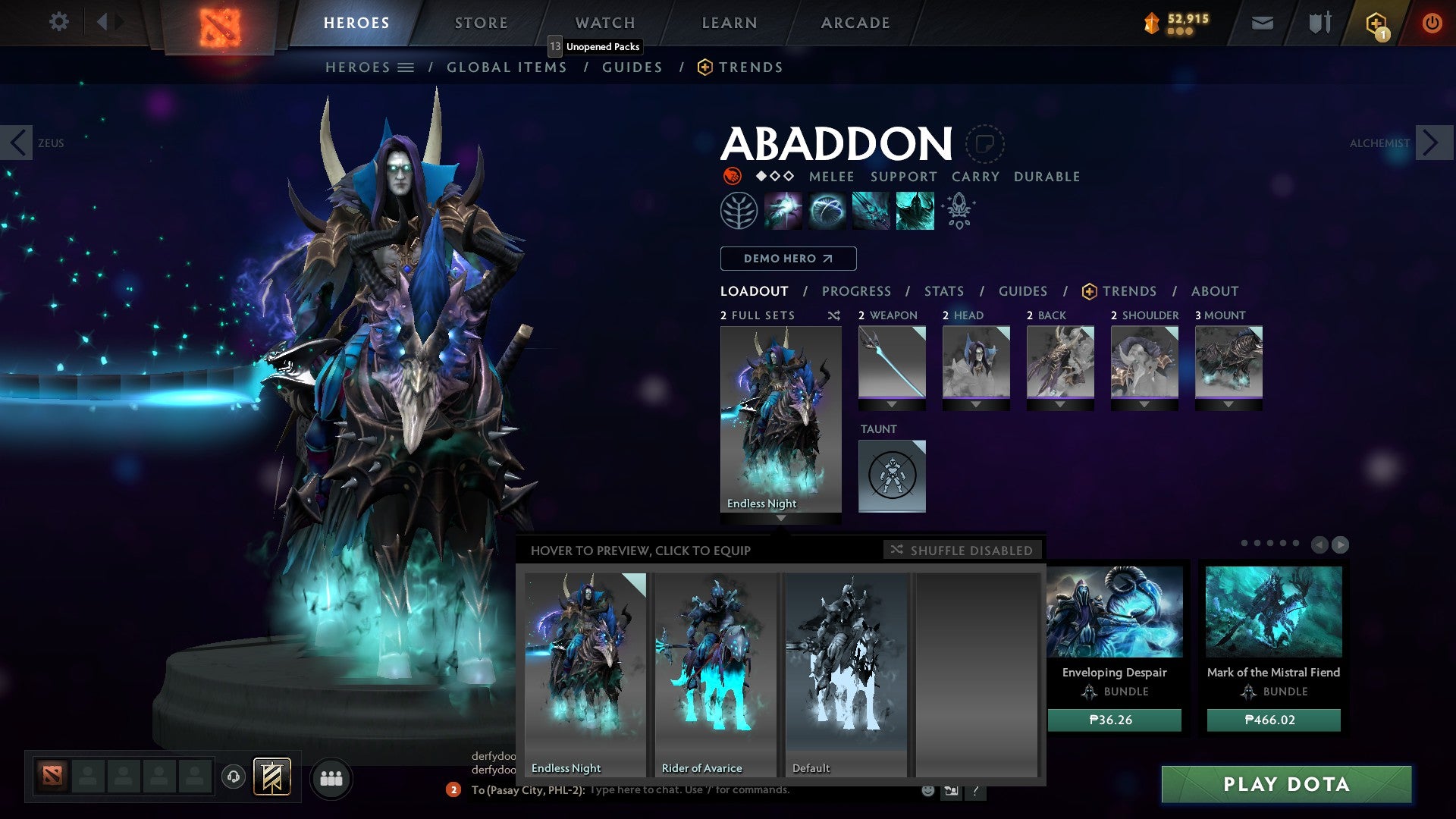1456x819 pixels.
Task: Select the settings gear icon
Action: pos(58,22)
